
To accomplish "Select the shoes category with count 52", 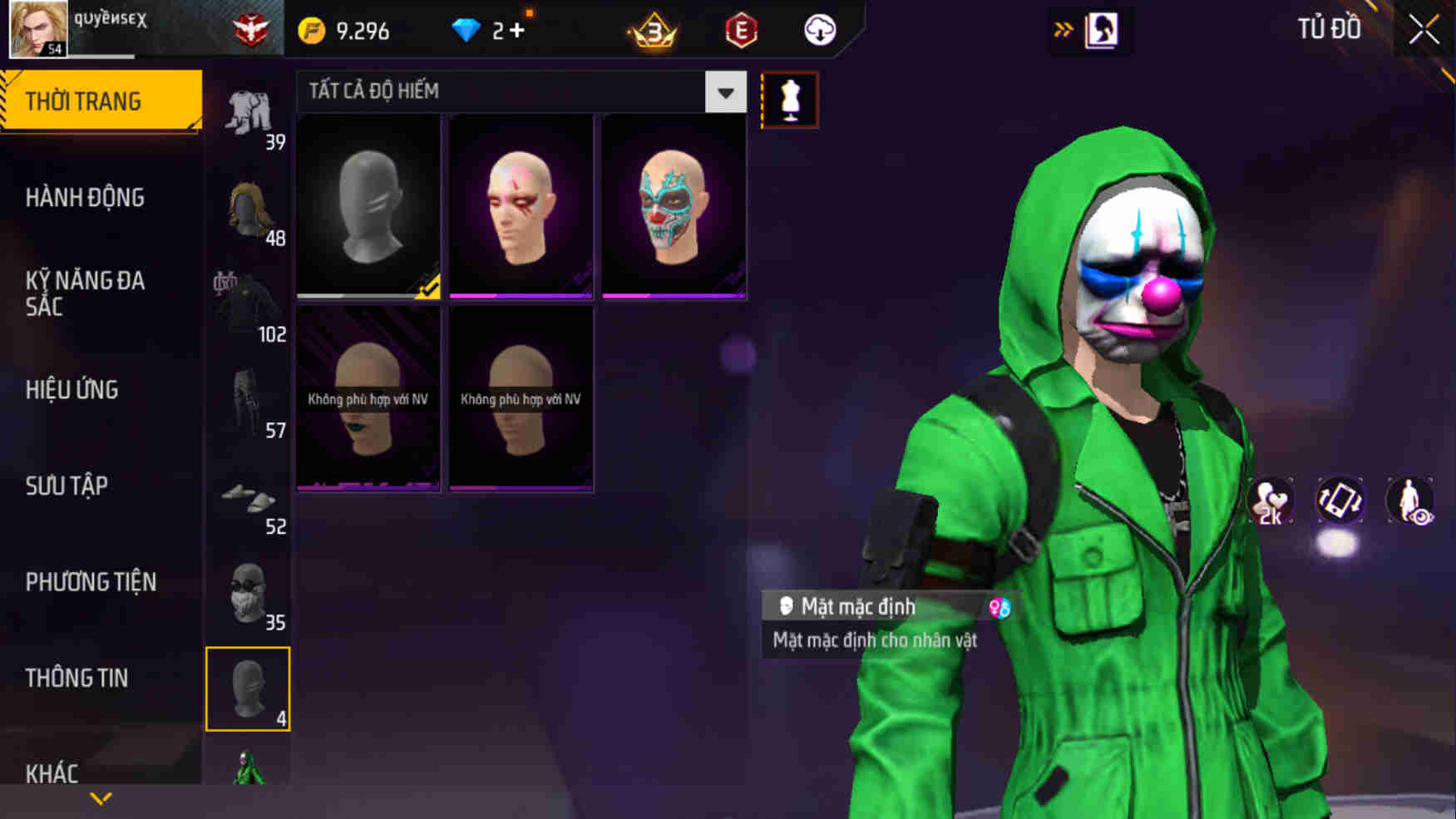I will pyautogui.click(x=248, y=499).
